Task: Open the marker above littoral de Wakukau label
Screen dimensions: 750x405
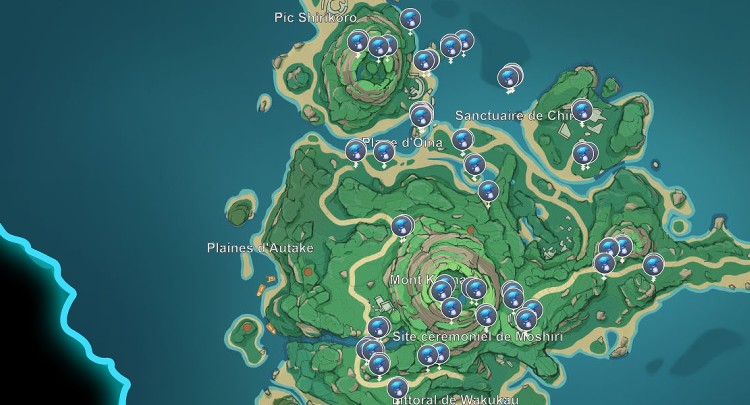Action: (397, 387)
